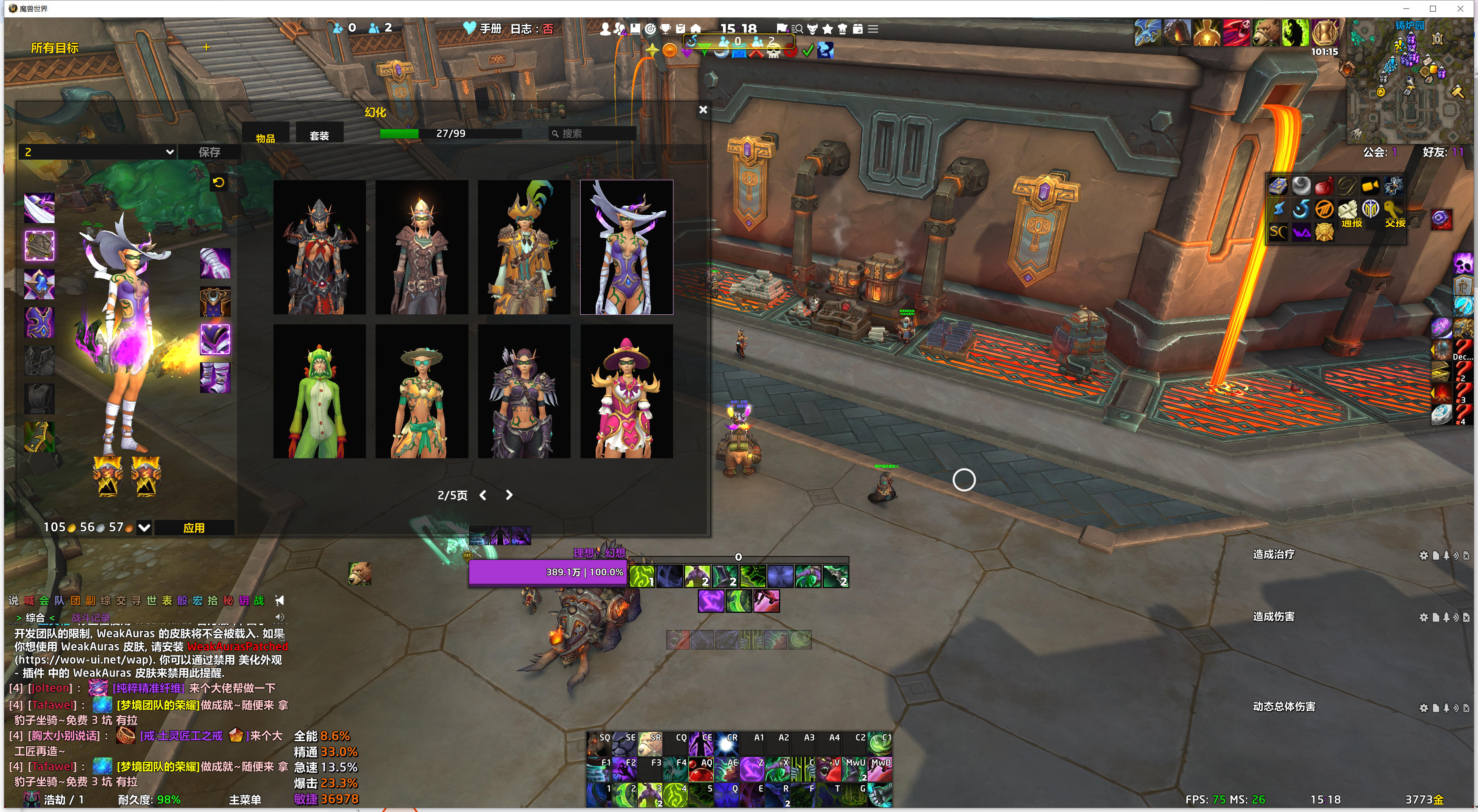Select the yellow pirate hat outfit

click(524, 247)
